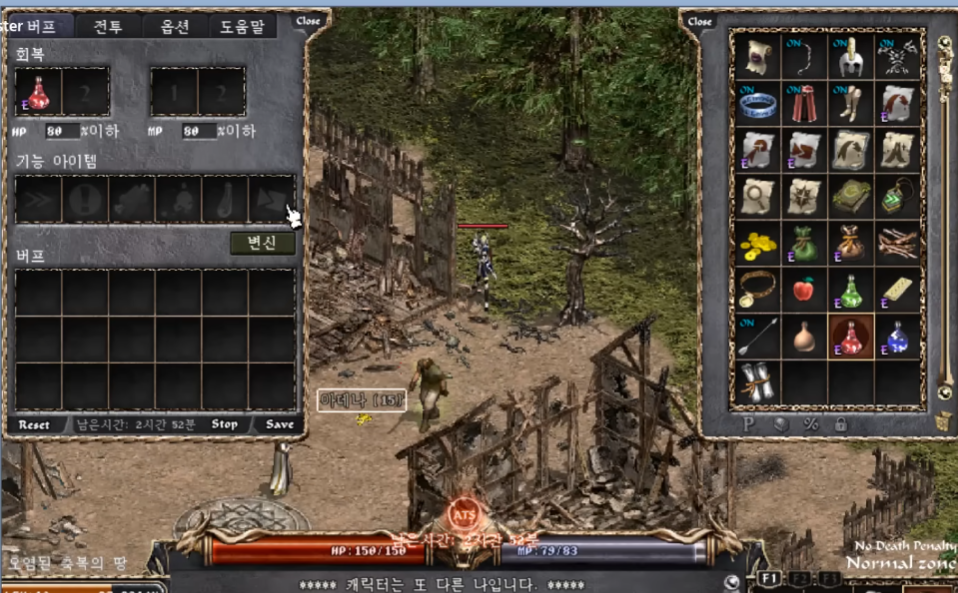The width and height of the screenshot is (958, 593).
Task: Click the ATS orb above the HP bar
Action: [x=462, y=516]
